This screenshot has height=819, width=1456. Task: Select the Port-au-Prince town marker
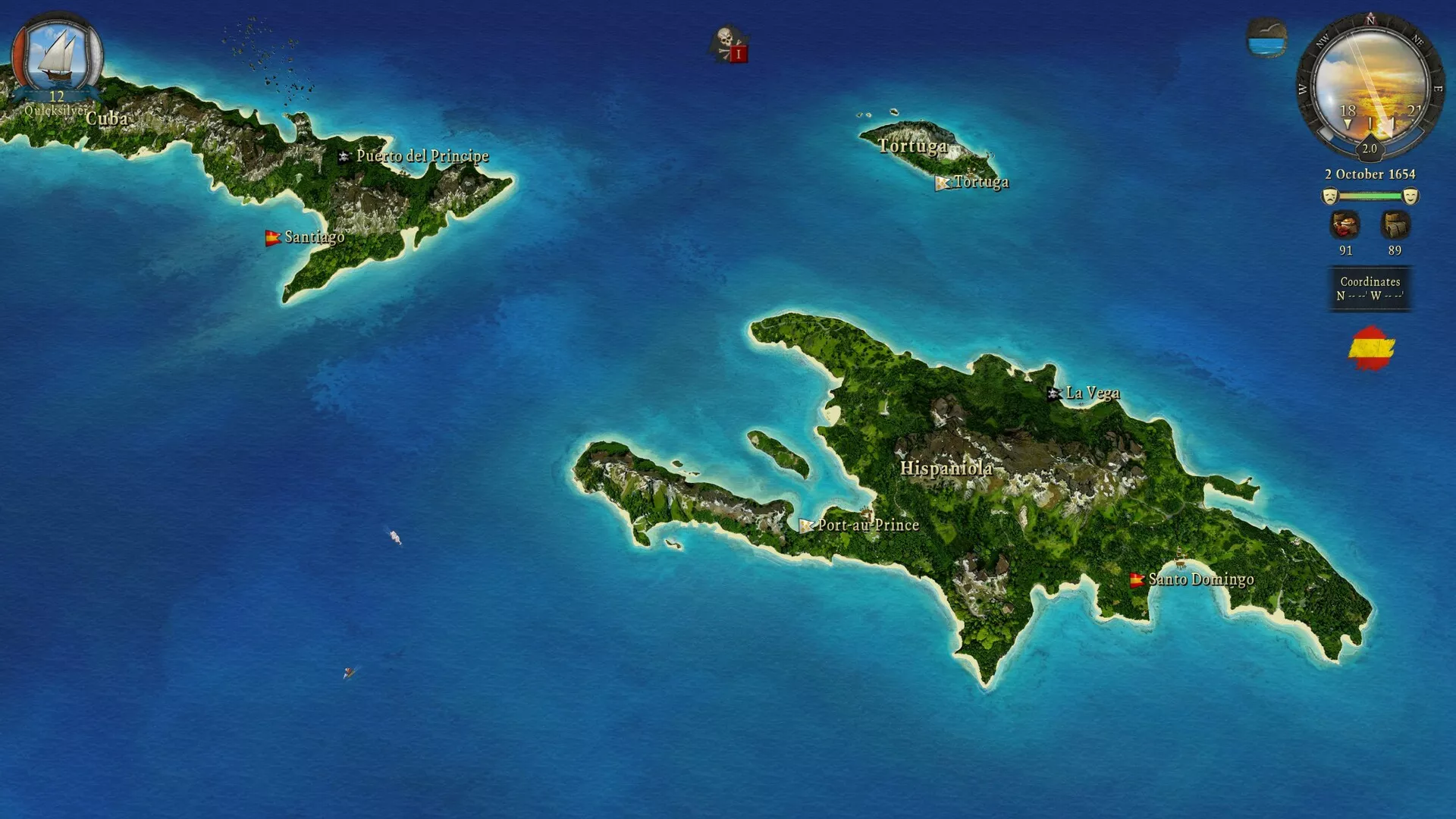(805, 525)
